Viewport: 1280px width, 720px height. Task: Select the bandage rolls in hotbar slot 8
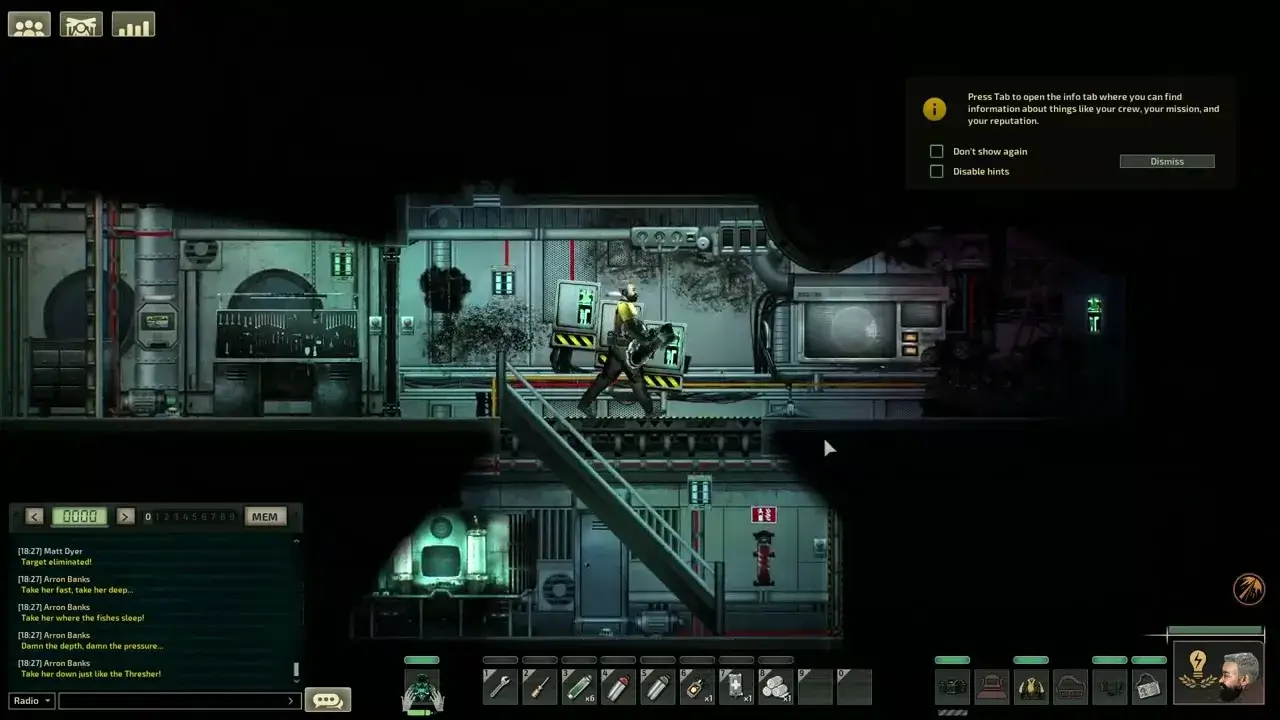776,687
